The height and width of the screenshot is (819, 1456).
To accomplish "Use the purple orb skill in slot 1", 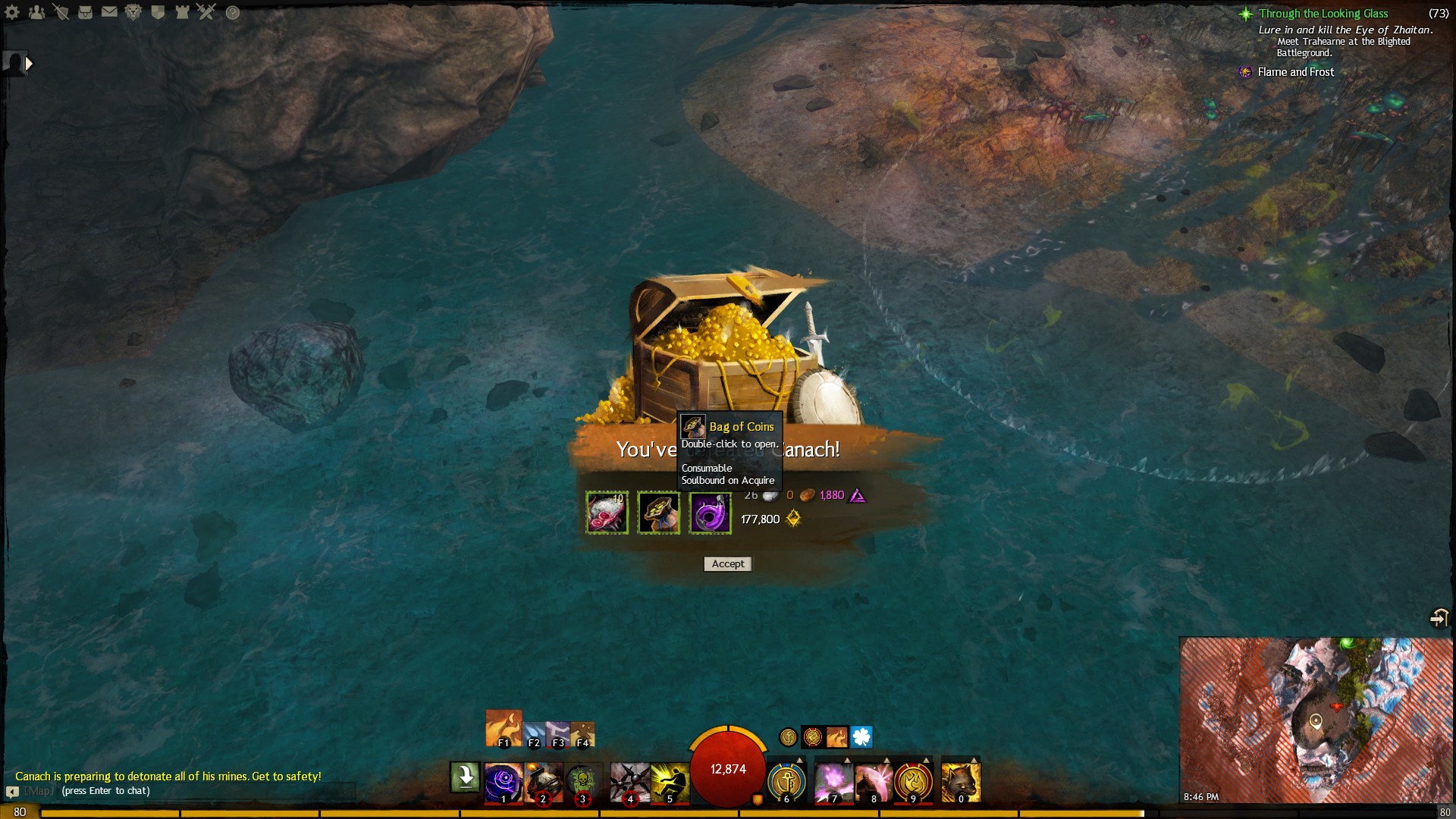I will [x=503, y=782].
